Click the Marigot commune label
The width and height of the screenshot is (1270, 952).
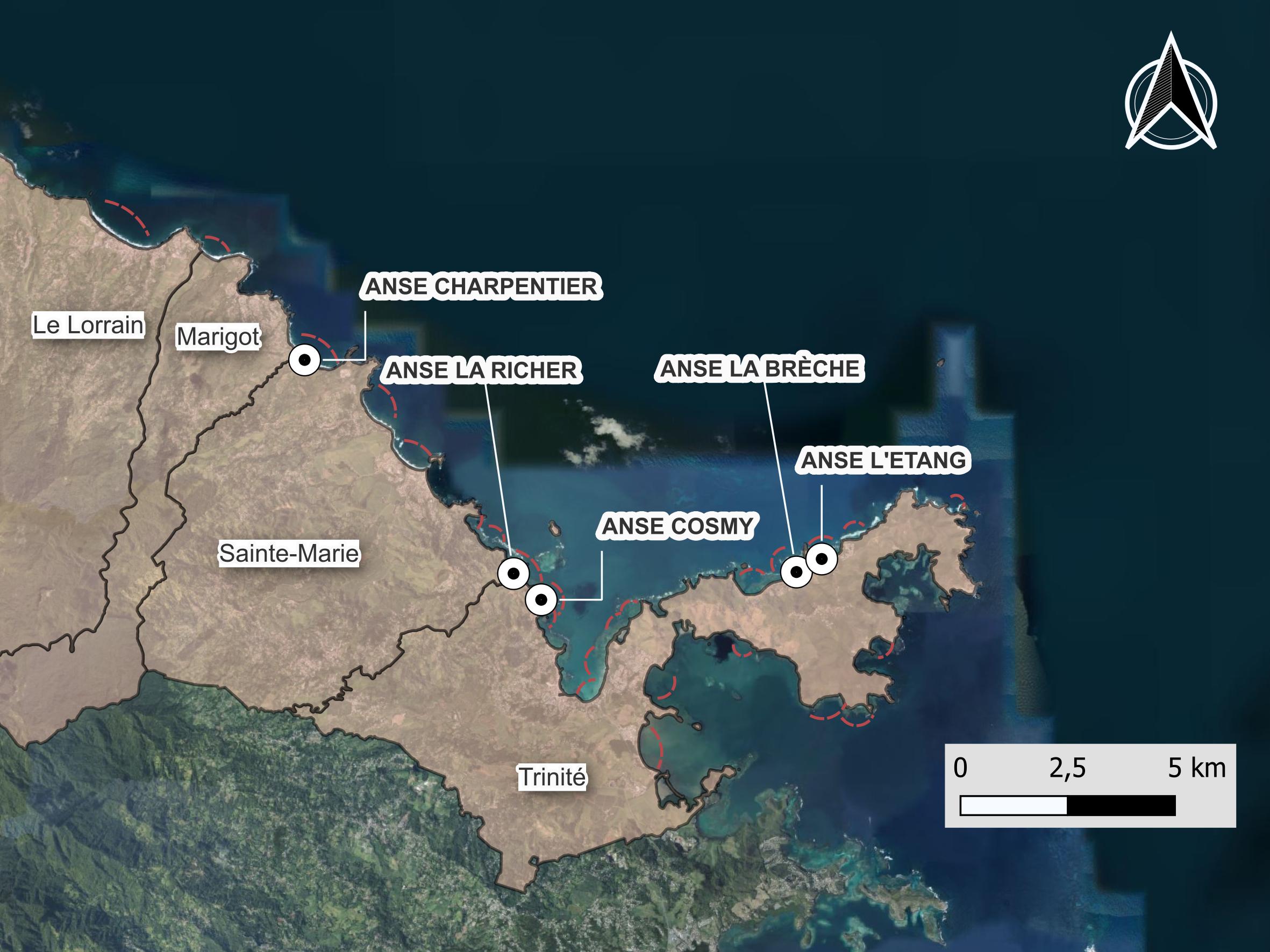218,337
